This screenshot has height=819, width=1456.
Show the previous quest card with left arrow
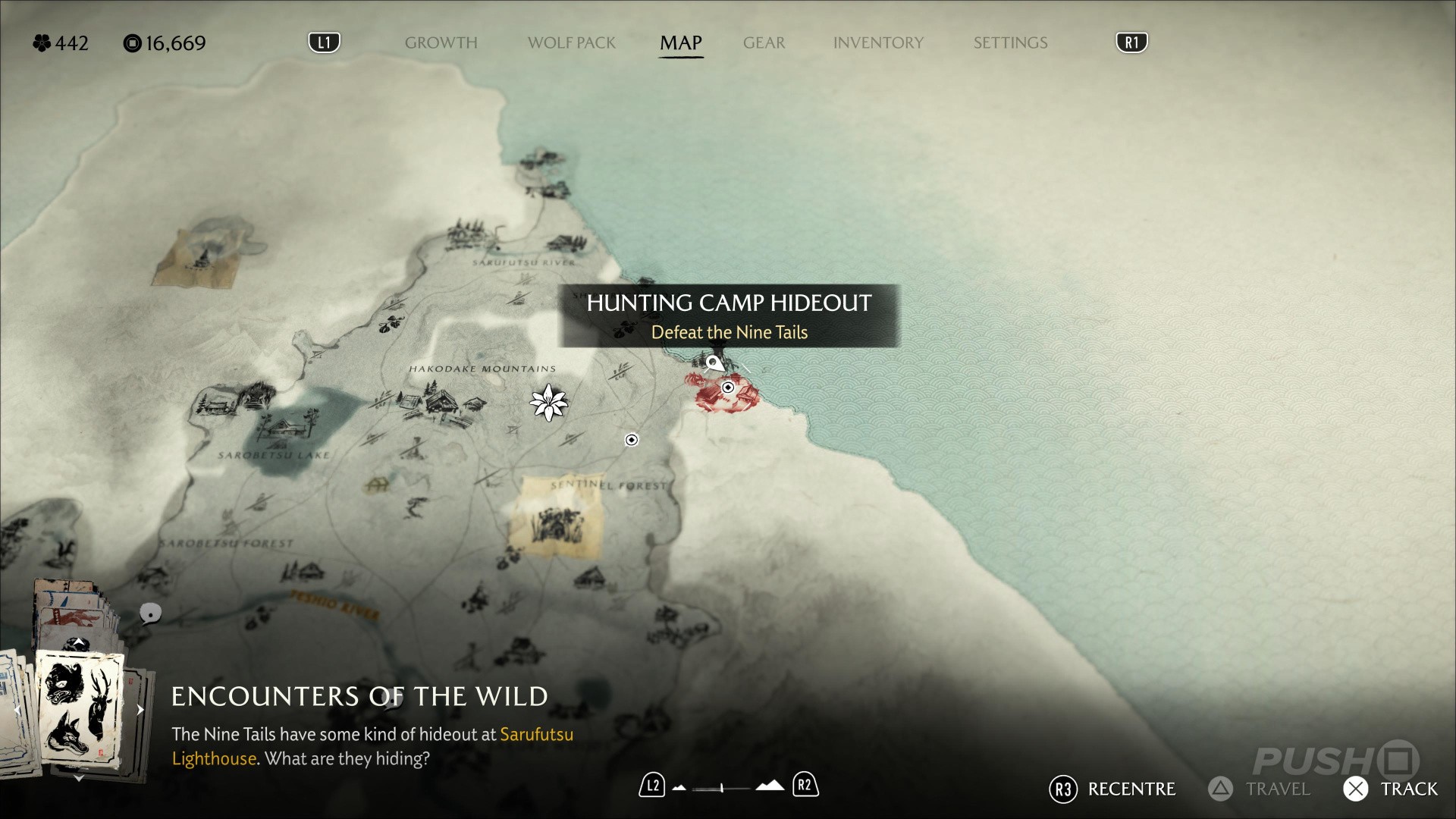(x=17, y=710)
